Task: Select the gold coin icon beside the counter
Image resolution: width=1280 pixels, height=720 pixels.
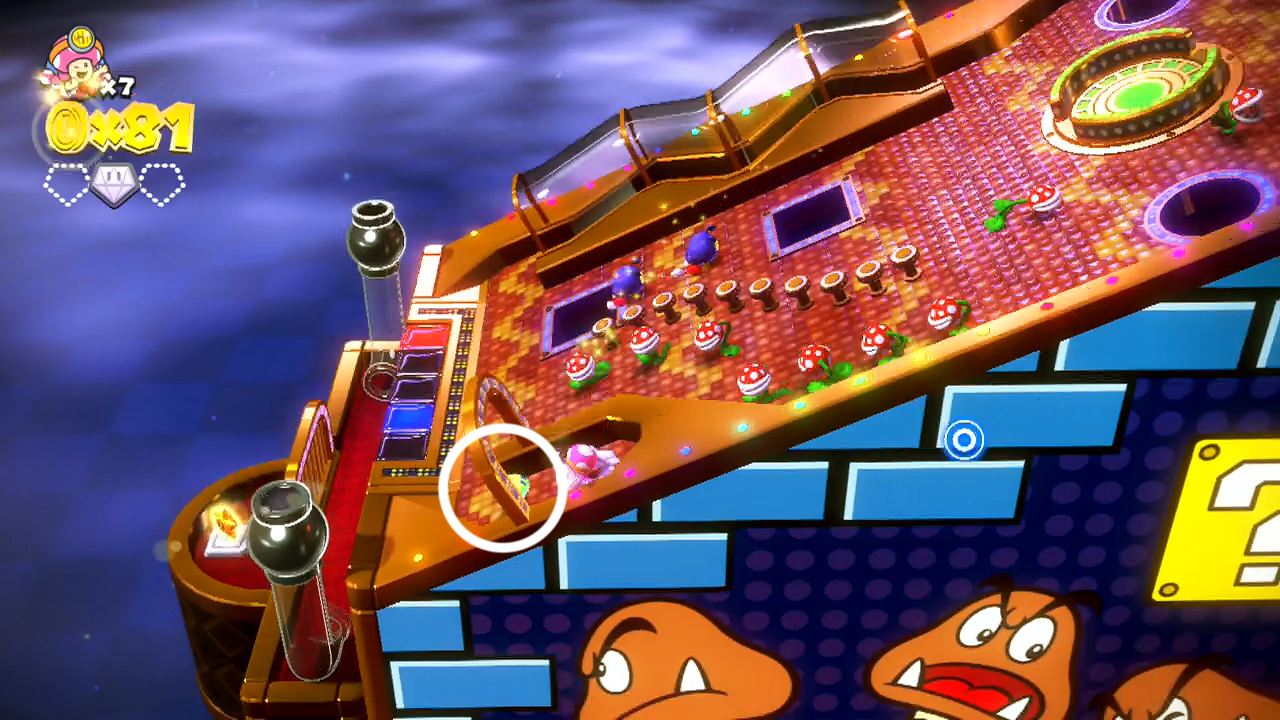Action: coord(65,127)
